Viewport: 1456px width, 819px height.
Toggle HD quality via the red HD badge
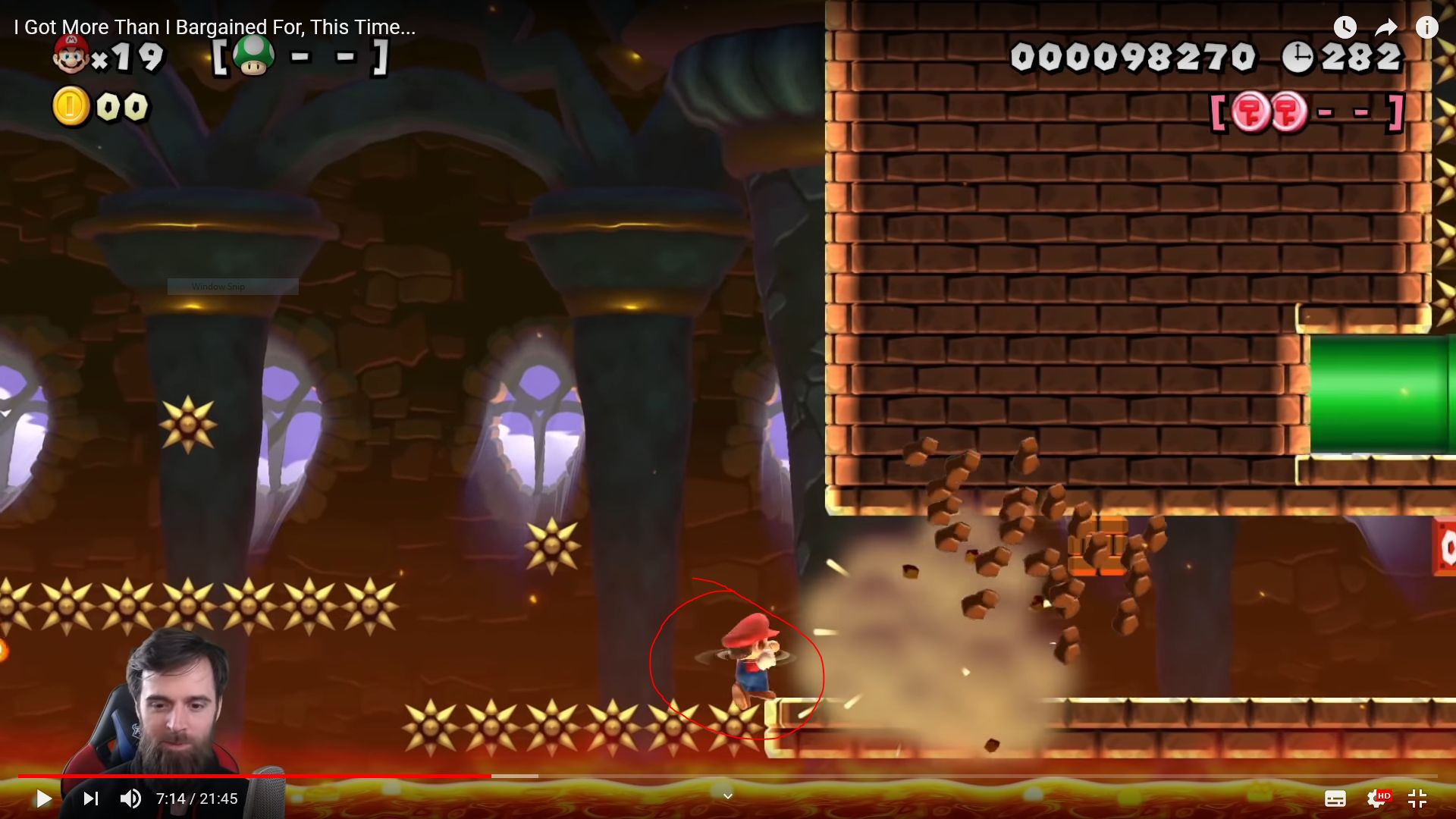pyautogui.click(x=1385, y=795)
